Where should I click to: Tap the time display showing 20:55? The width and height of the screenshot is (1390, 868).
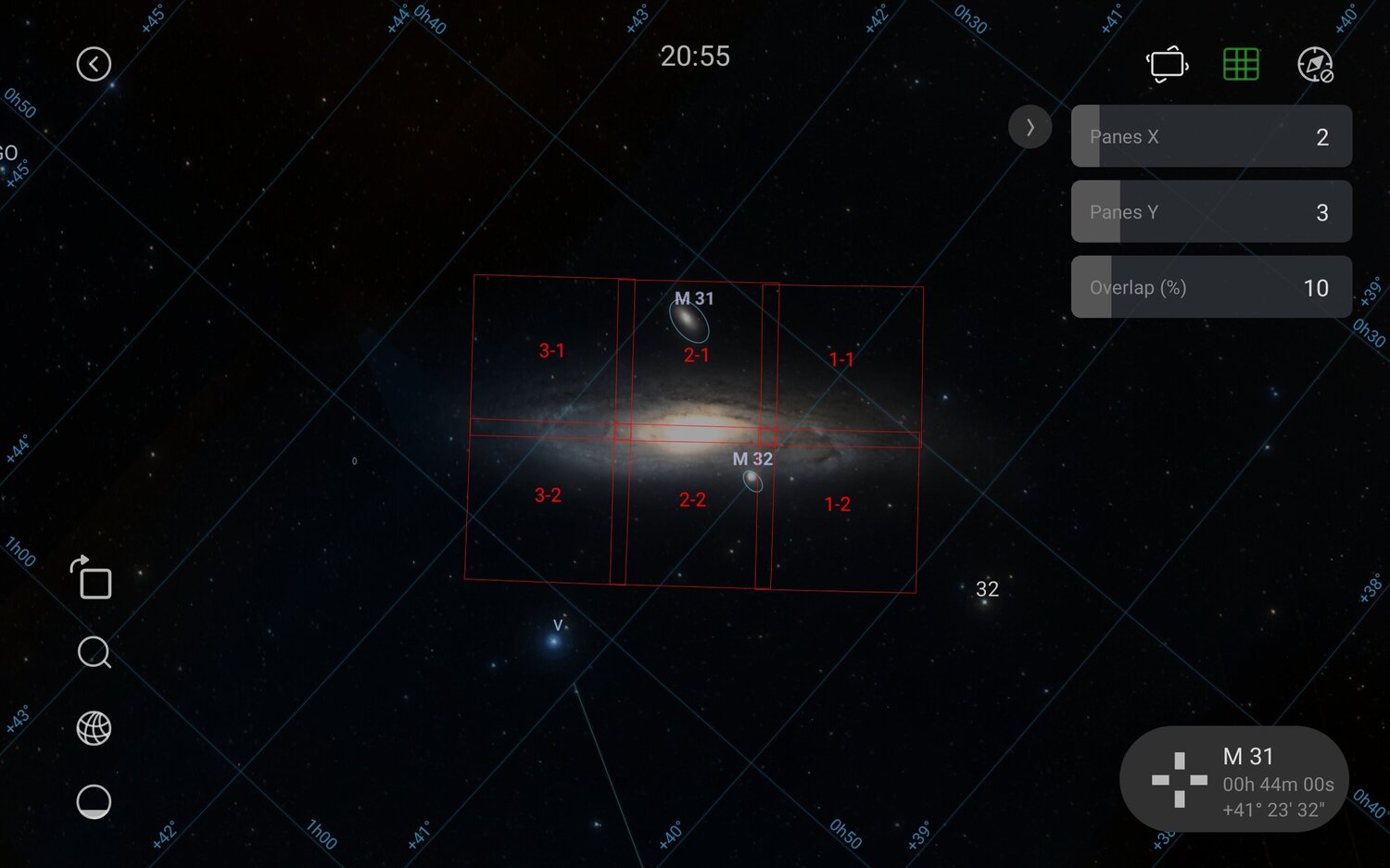pos(697,57)
